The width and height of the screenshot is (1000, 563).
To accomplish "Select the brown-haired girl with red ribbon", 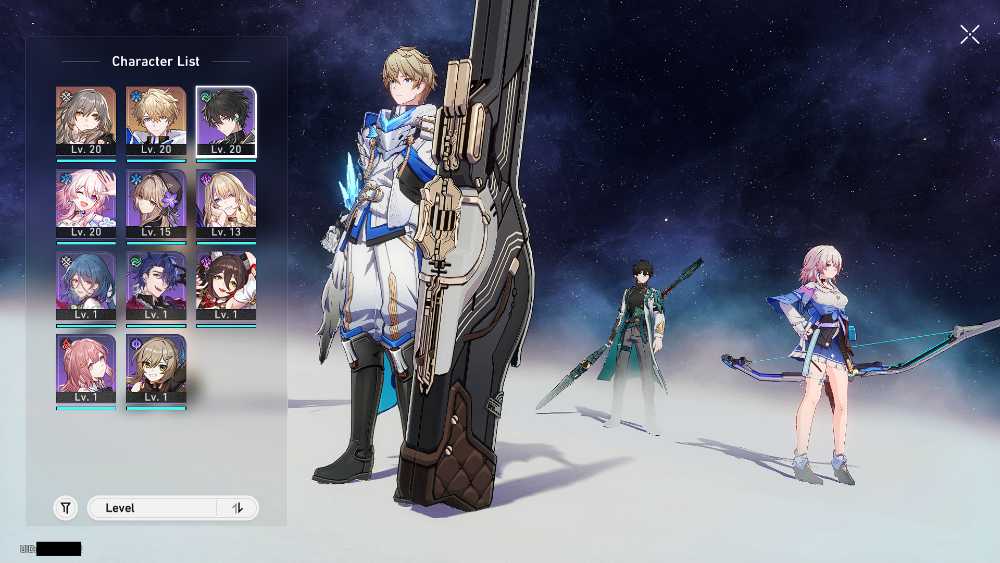I will tap(226, 287).
